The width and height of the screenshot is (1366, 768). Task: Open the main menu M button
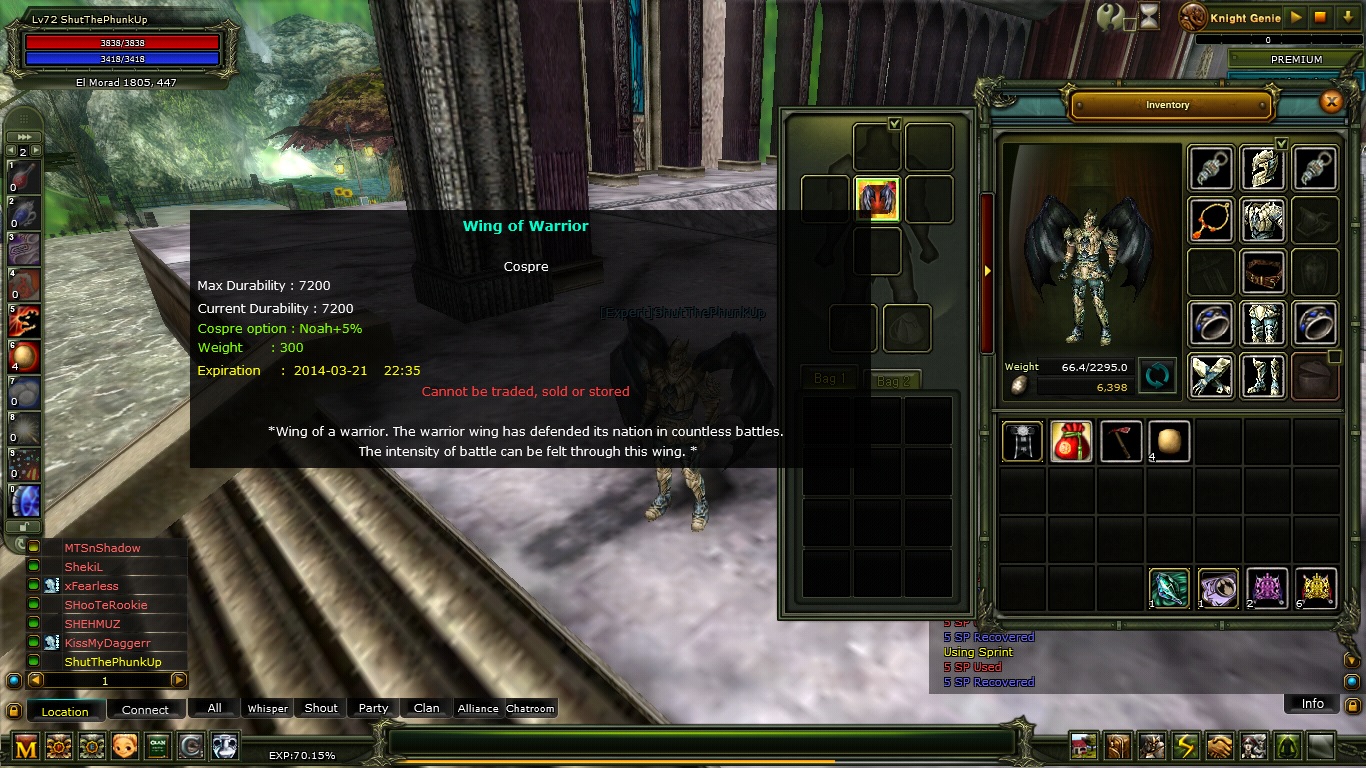26,746
